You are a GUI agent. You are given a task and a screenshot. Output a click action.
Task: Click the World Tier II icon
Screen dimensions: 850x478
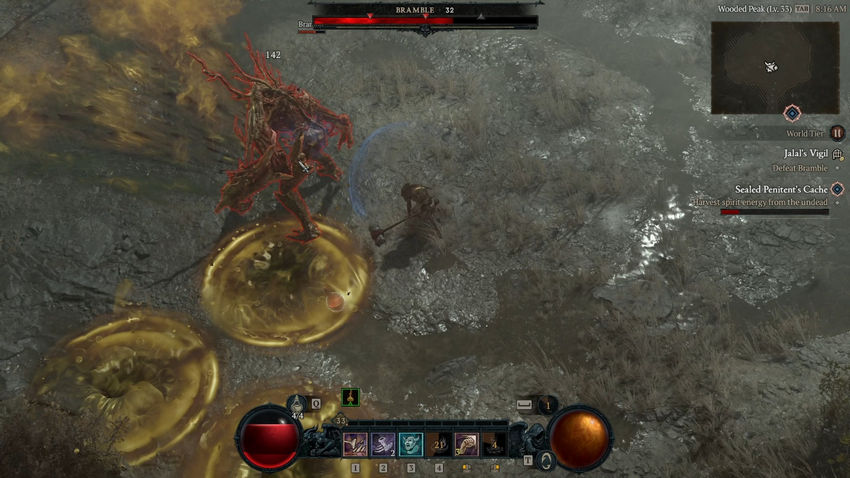click(838, 132)
